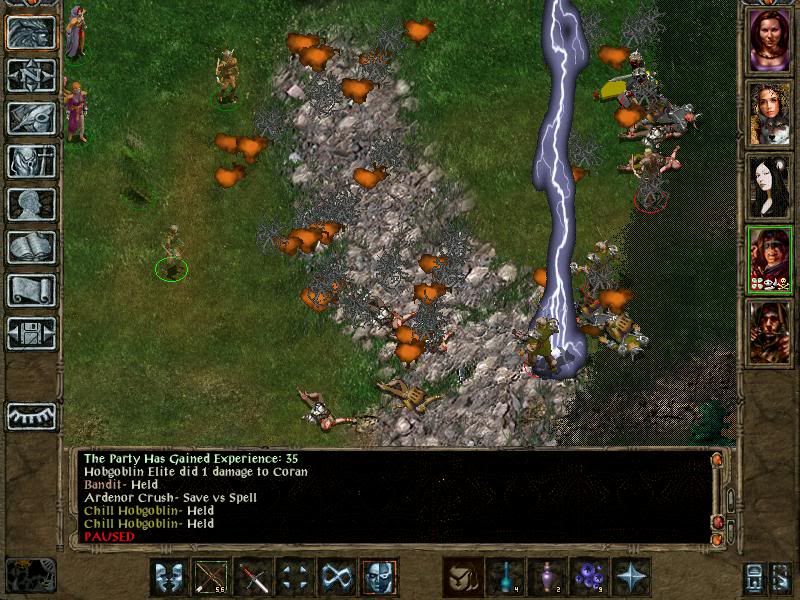Use the blue potion quick item

pos(505,577)
